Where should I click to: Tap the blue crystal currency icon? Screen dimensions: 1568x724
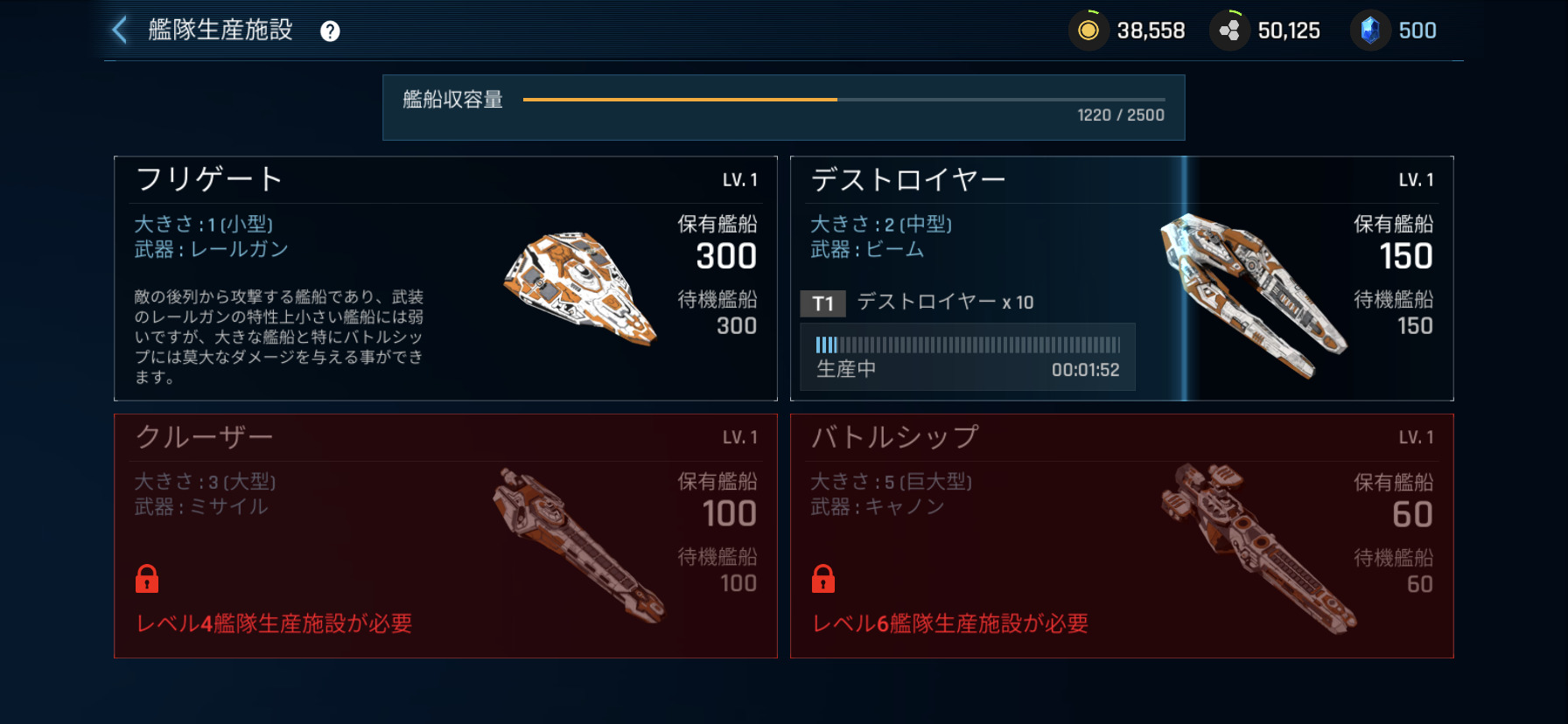(x=1370, y=31)
